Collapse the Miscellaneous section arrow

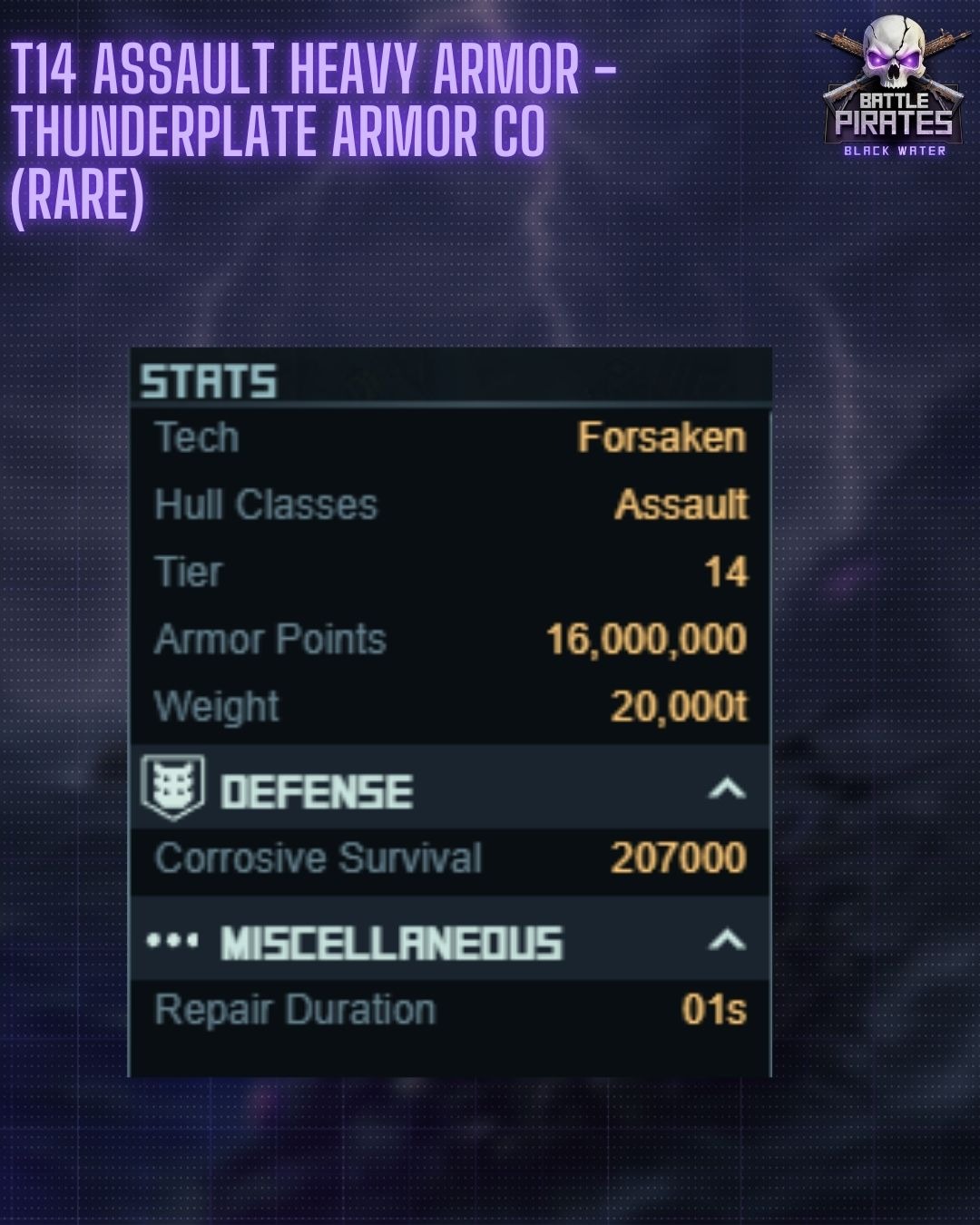tap(727, 940)
